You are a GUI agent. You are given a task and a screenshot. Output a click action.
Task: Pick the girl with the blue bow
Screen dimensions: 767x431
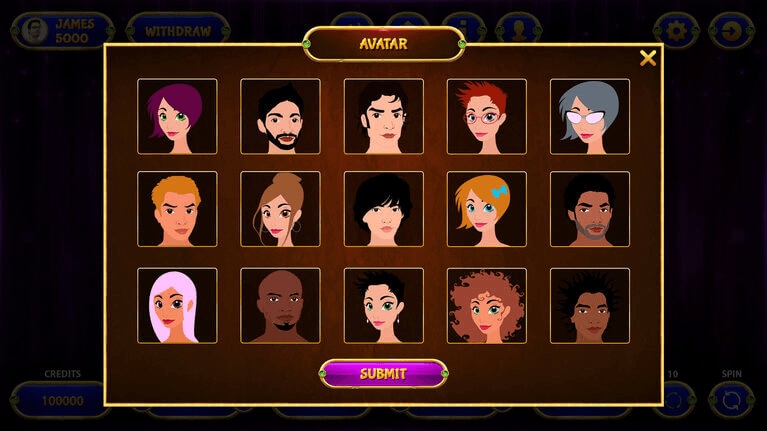(486, 209)
